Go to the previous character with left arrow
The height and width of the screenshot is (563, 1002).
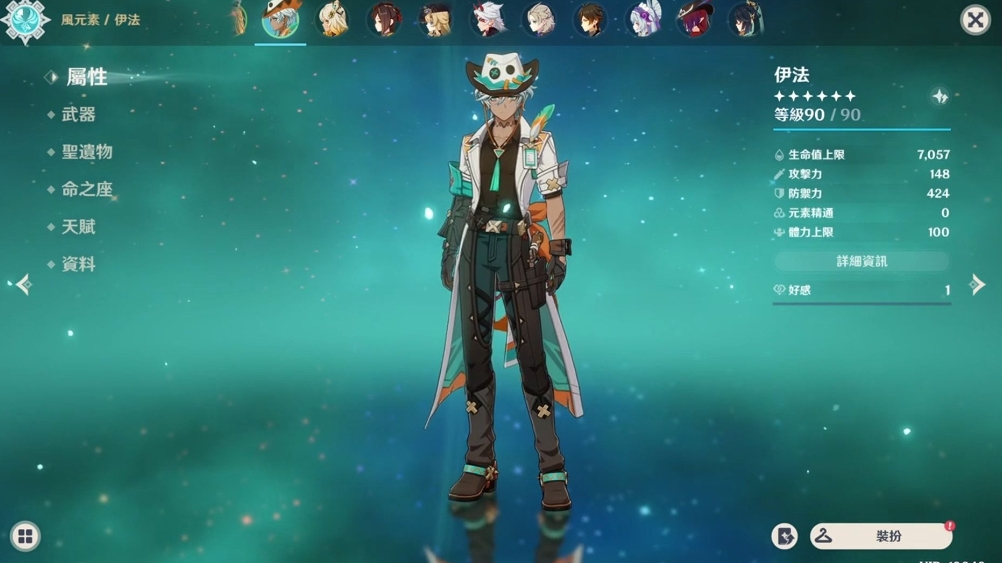click(23, 285)
